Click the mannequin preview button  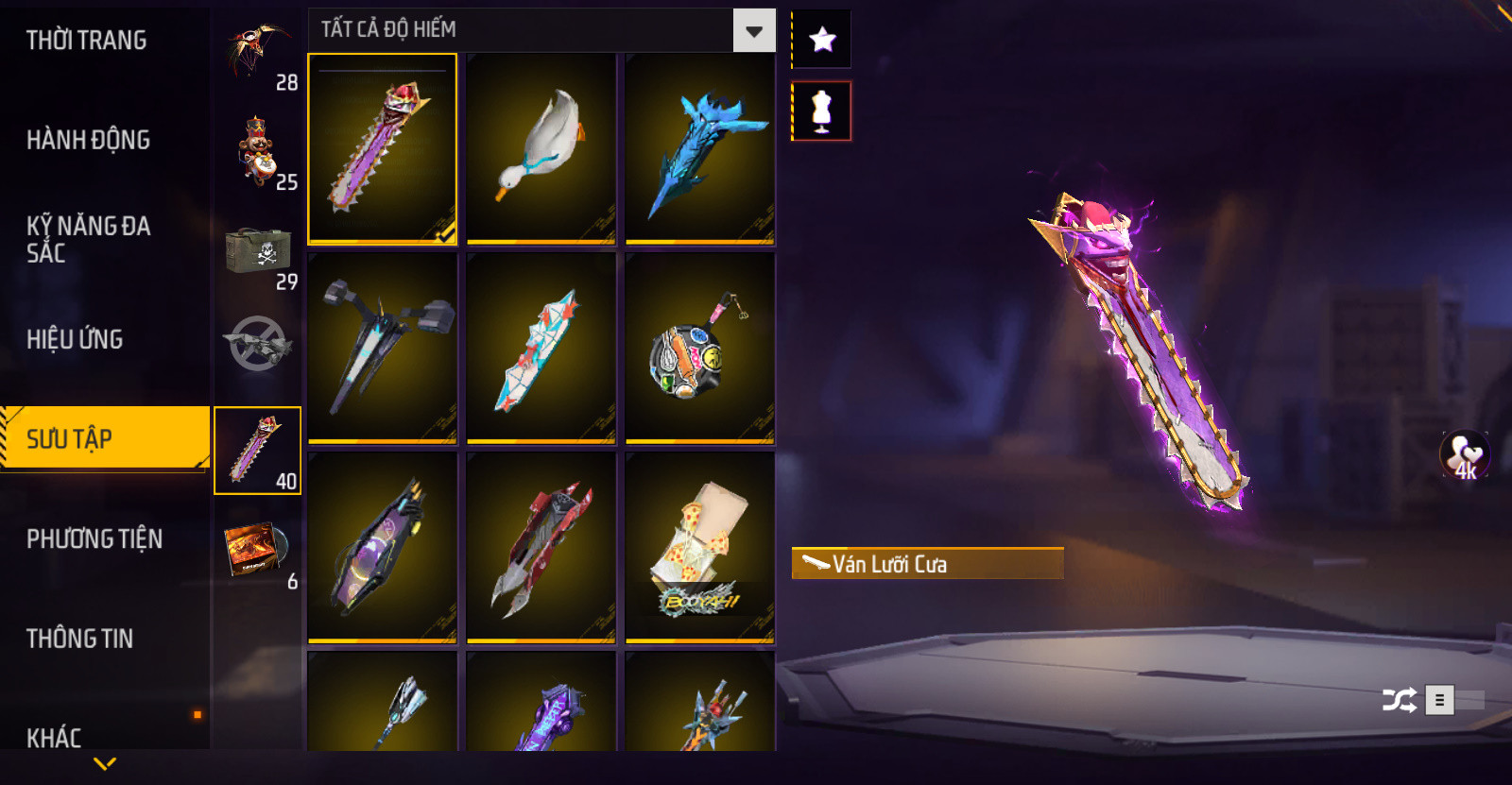(x=821, y=111)
